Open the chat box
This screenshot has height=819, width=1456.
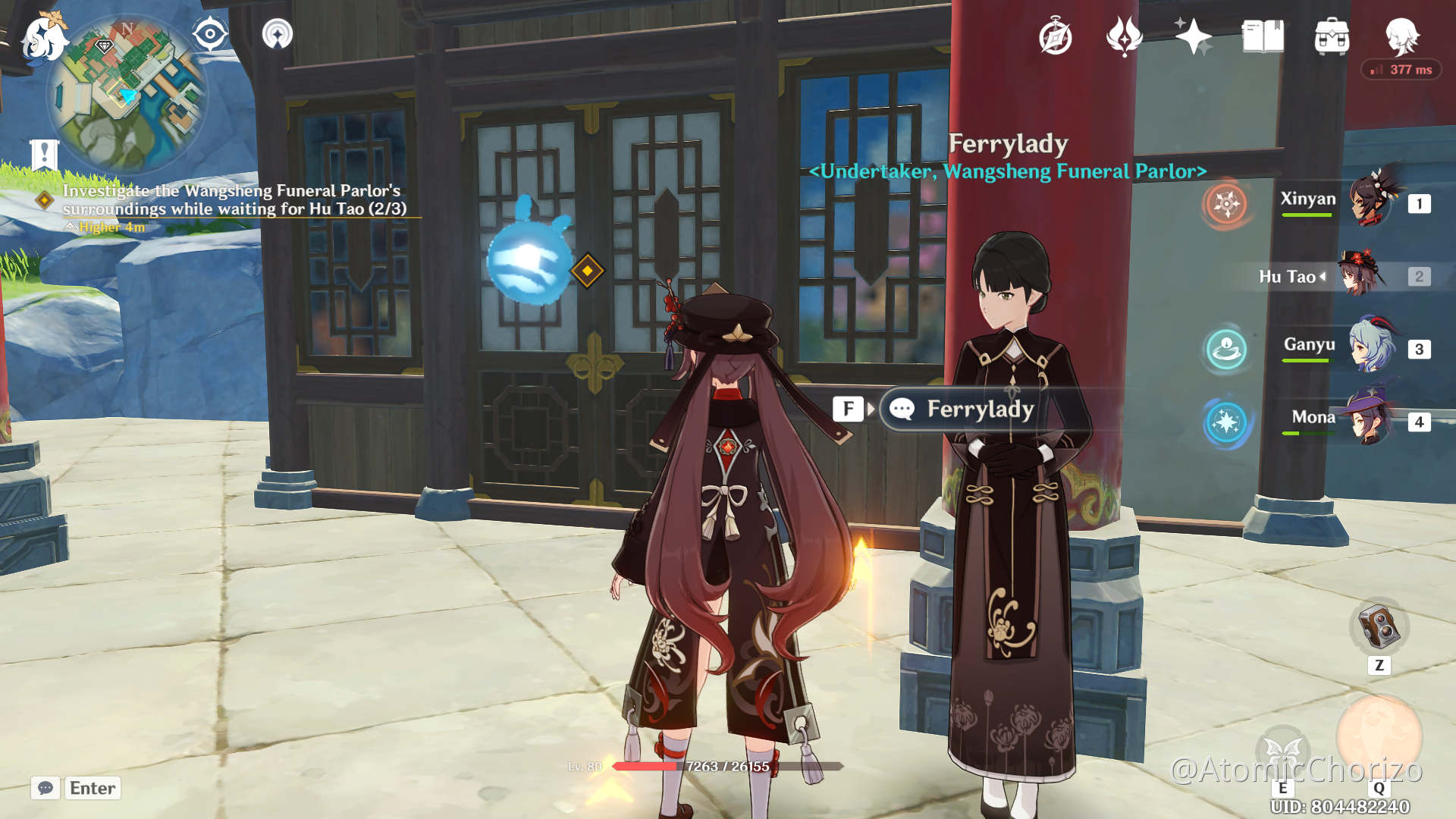coord(45,788)
